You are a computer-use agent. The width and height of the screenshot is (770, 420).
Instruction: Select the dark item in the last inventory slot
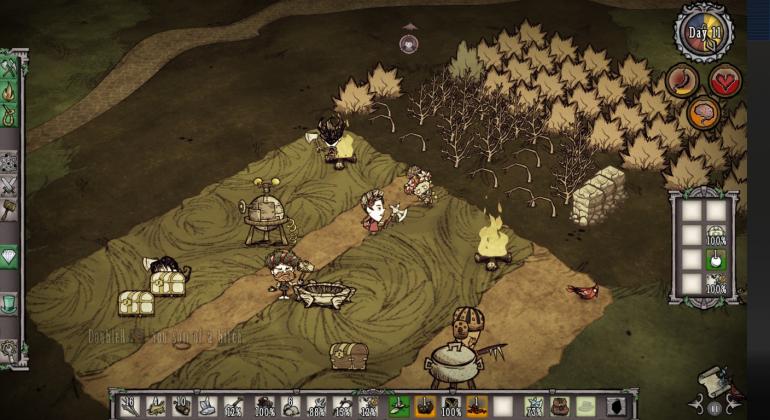616,406
